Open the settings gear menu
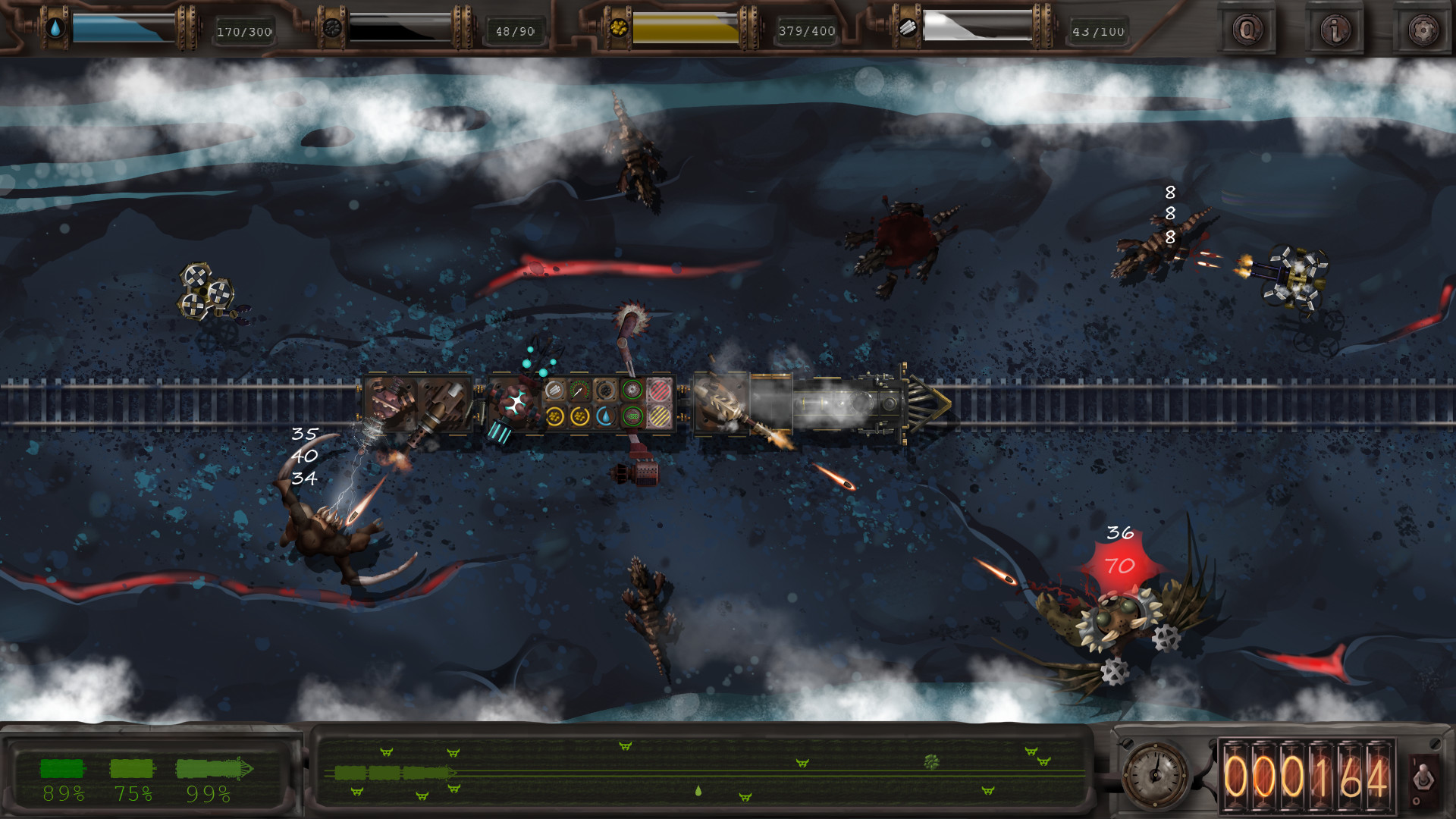1456x819 pixels. 1423,30
